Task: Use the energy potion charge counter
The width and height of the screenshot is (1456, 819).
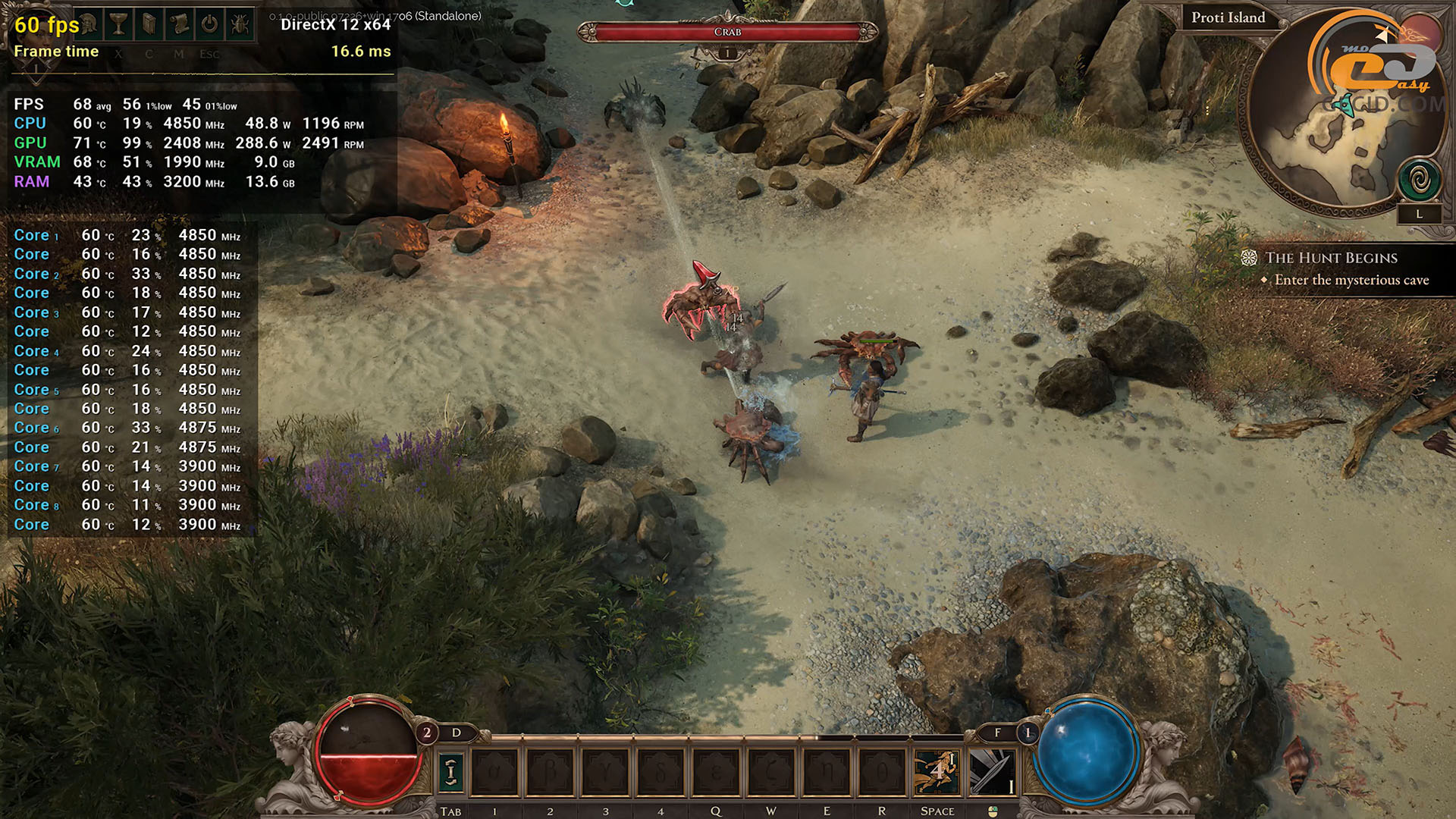Action: 1028,733
